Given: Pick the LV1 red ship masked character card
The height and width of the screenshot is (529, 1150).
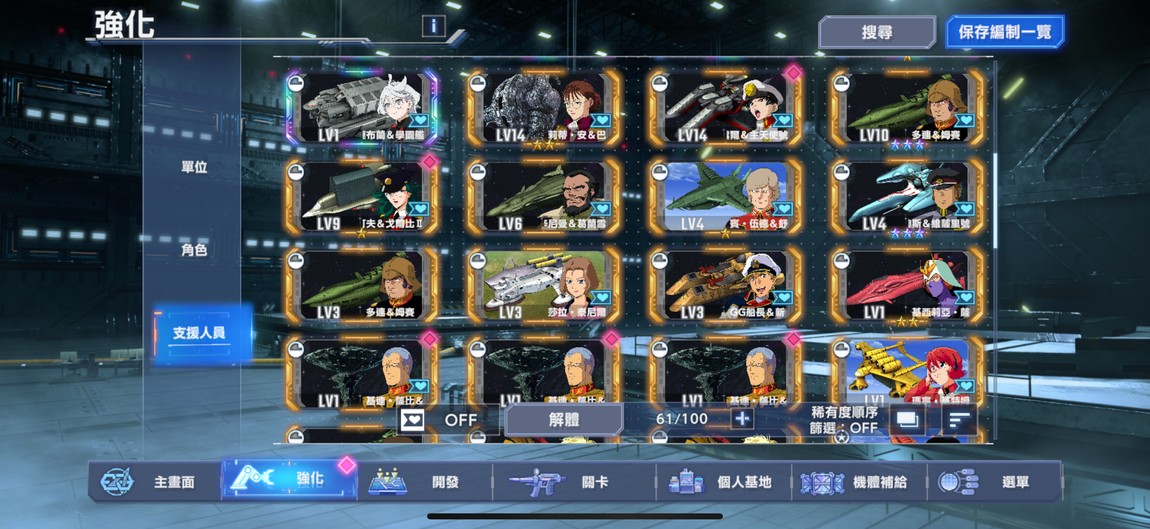Looking at the screenshot, I should (908, 284).
